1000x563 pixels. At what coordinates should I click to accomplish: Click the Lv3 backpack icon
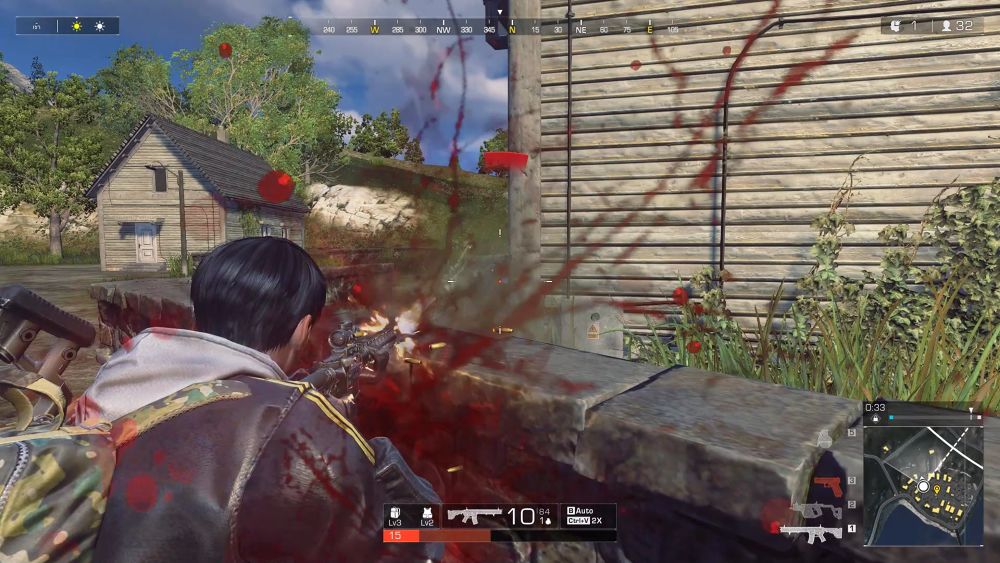pos(396,514)
